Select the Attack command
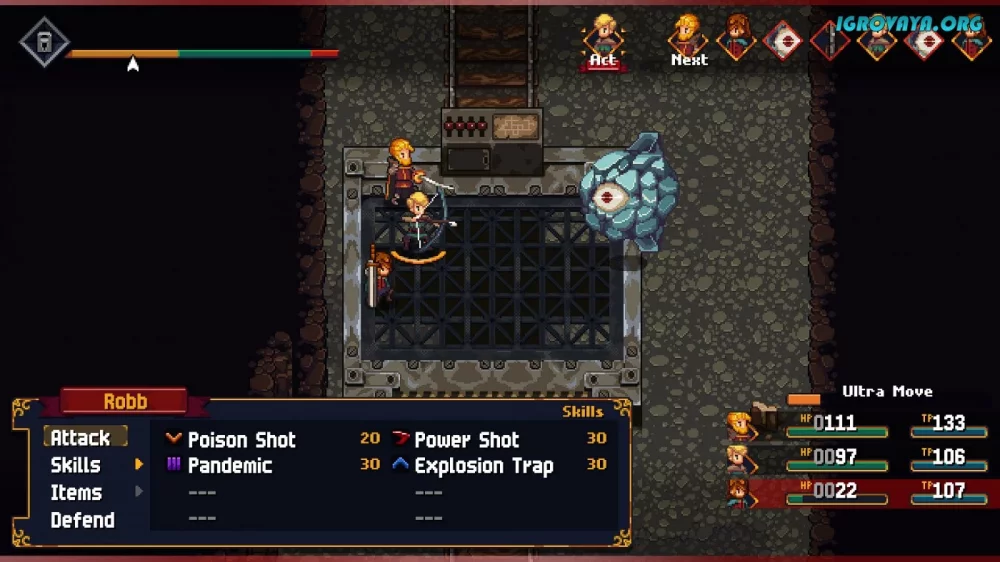 click(81, 438)
